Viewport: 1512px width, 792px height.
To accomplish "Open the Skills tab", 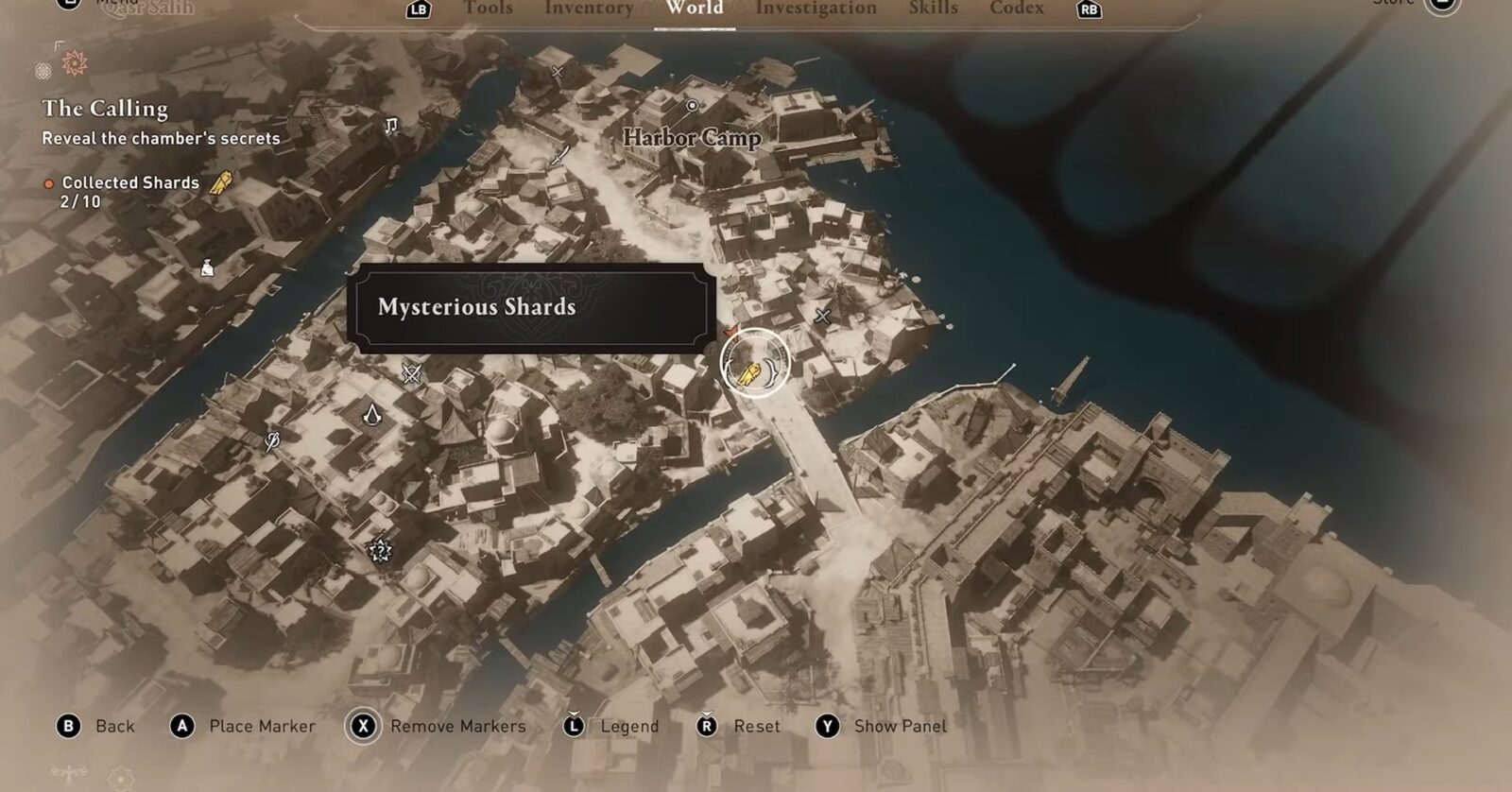I will (933, 9).
